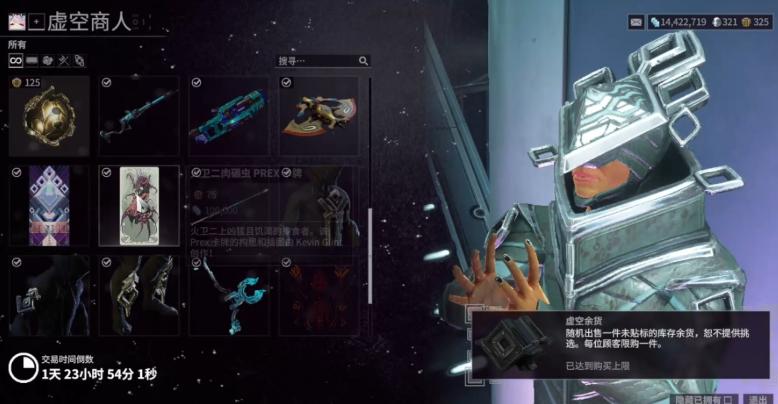778x404 pixels.
Task: Filter by the crossed weapons category
Action: click(62, 61)
